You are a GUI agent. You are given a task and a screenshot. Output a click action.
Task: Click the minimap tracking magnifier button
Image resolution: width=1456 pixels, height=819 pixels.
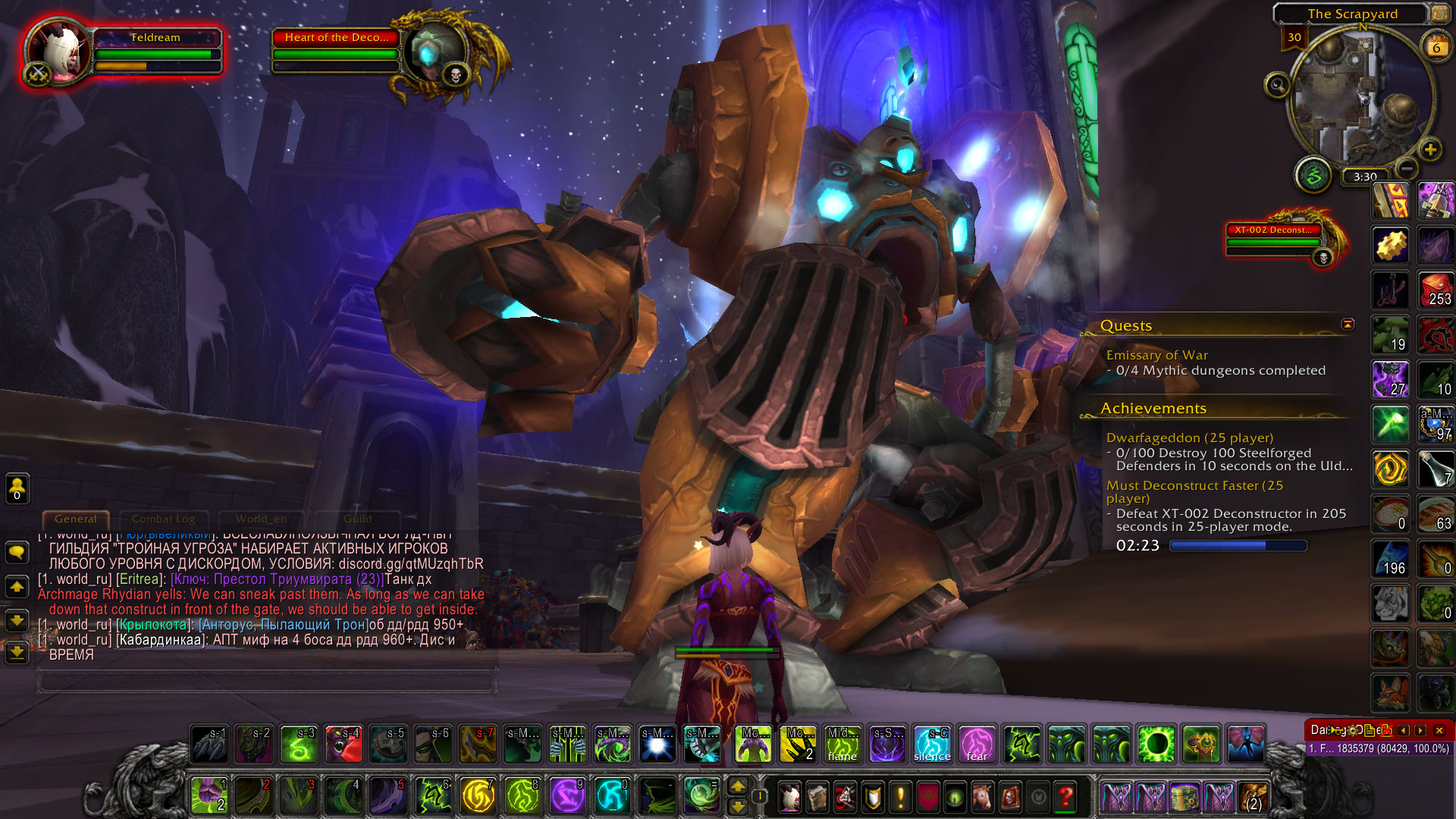click(x=1278, y=85)
